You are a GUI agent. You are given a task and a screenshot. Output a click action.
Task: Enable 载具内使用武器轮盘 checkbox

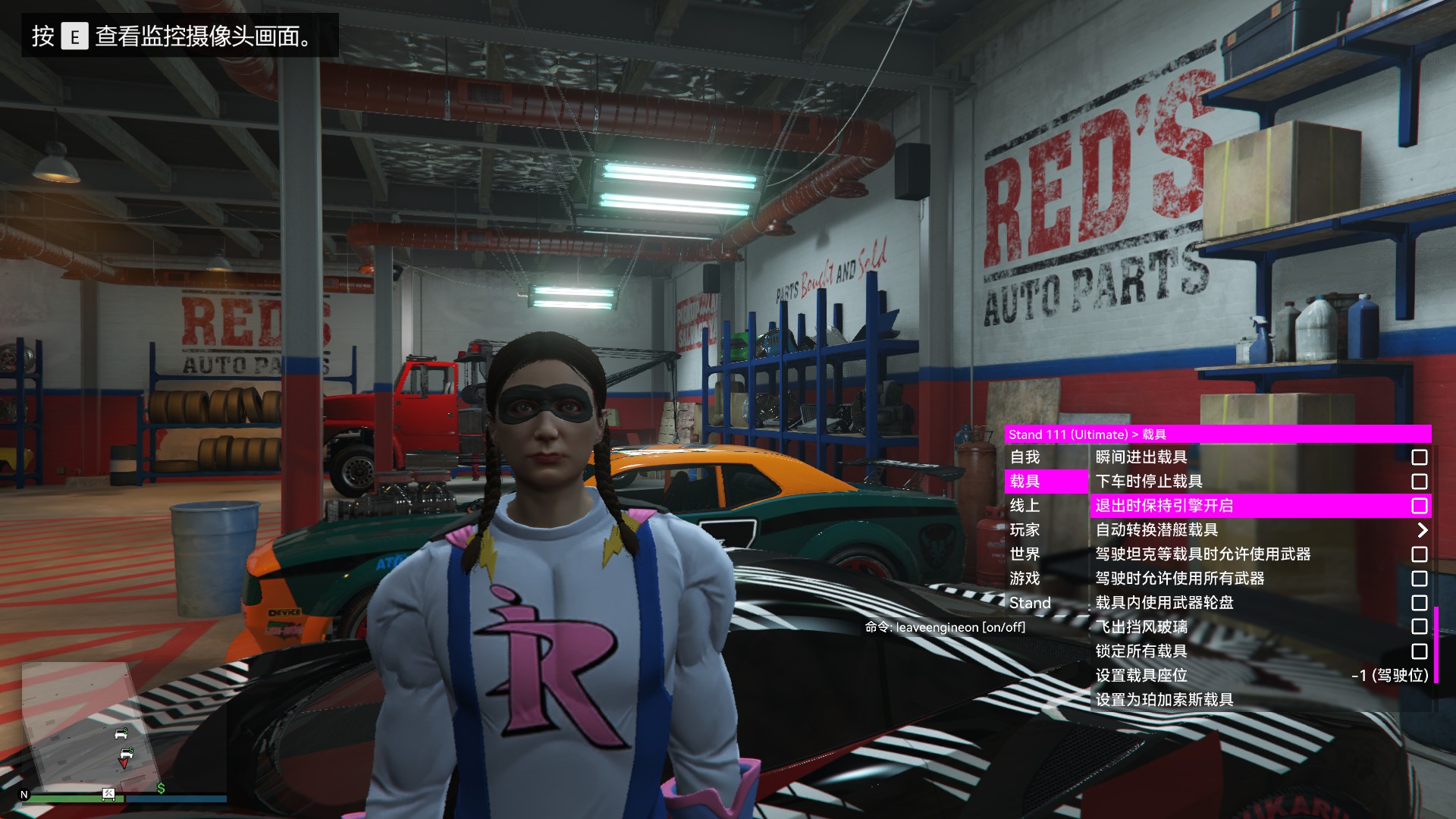coord(1419,603)
